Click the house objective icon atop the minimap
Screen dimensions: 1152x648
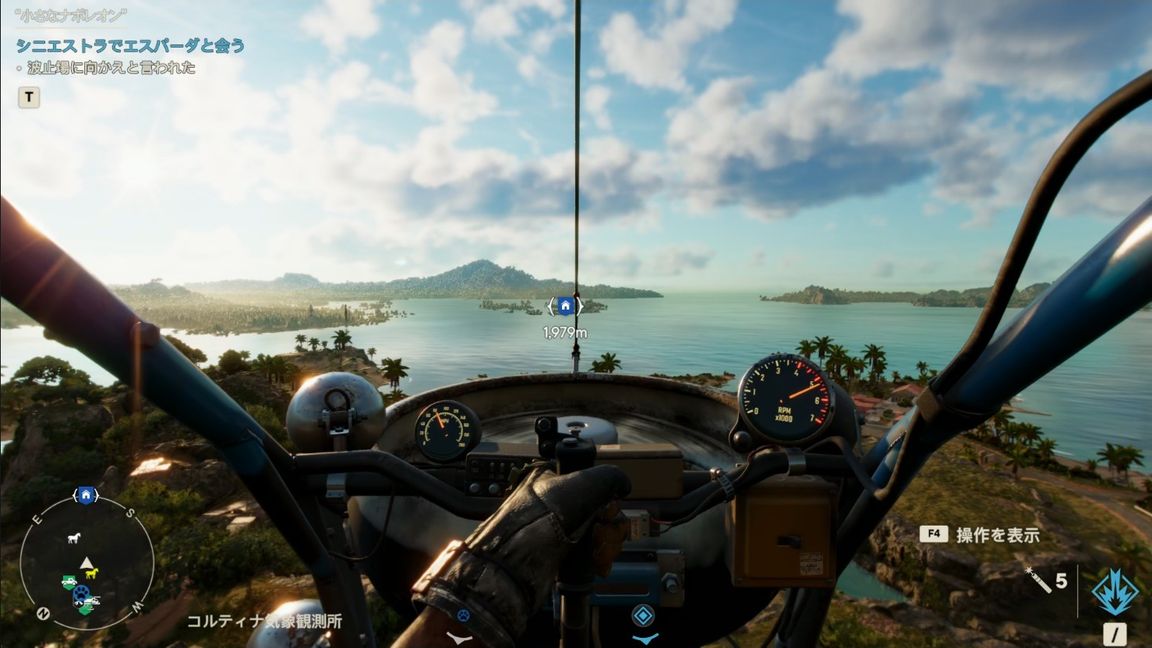click(x=86, y=495)
